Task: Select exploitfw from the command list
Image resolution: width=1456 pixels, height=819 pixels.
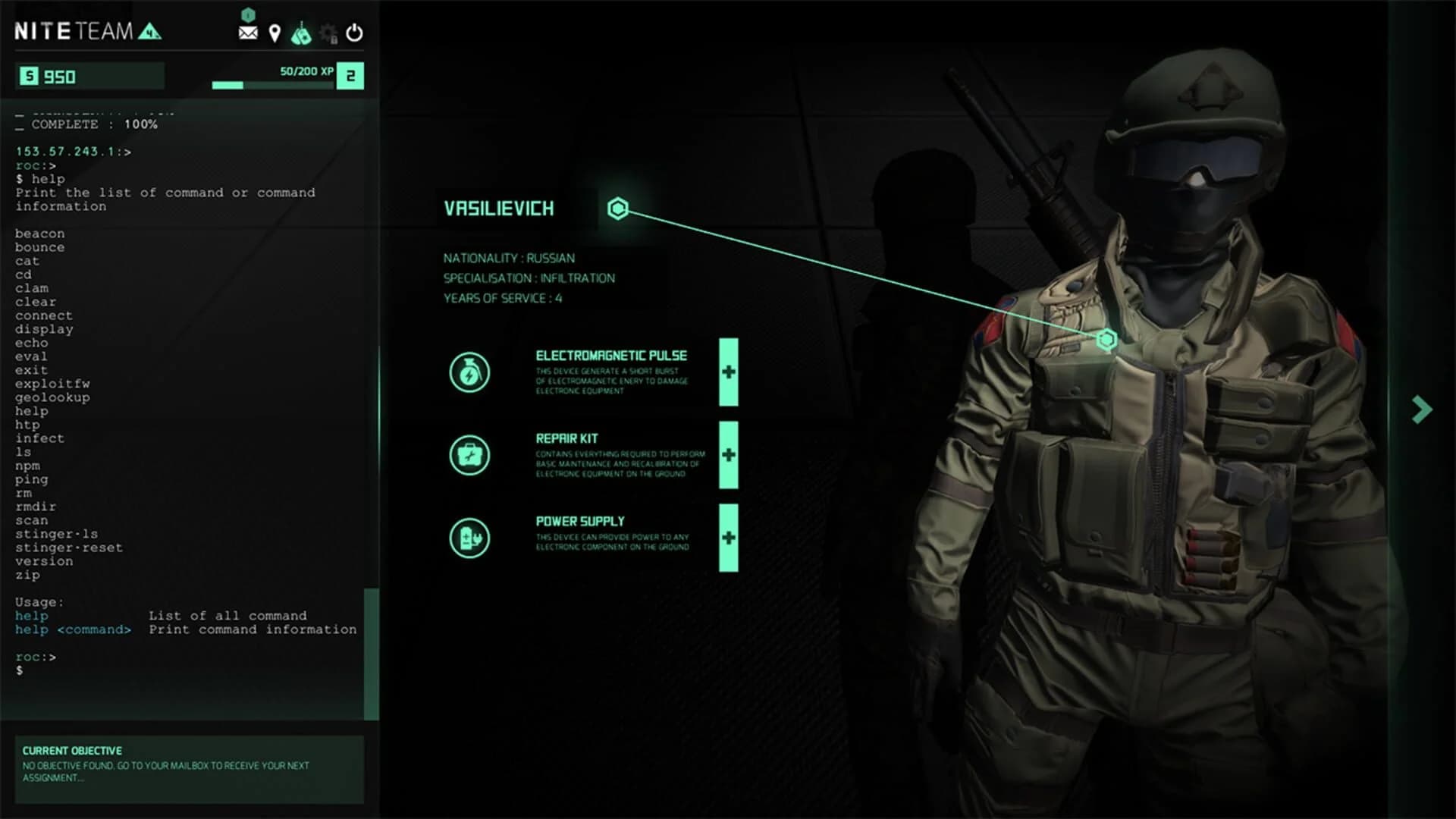Action: [52, 384]
